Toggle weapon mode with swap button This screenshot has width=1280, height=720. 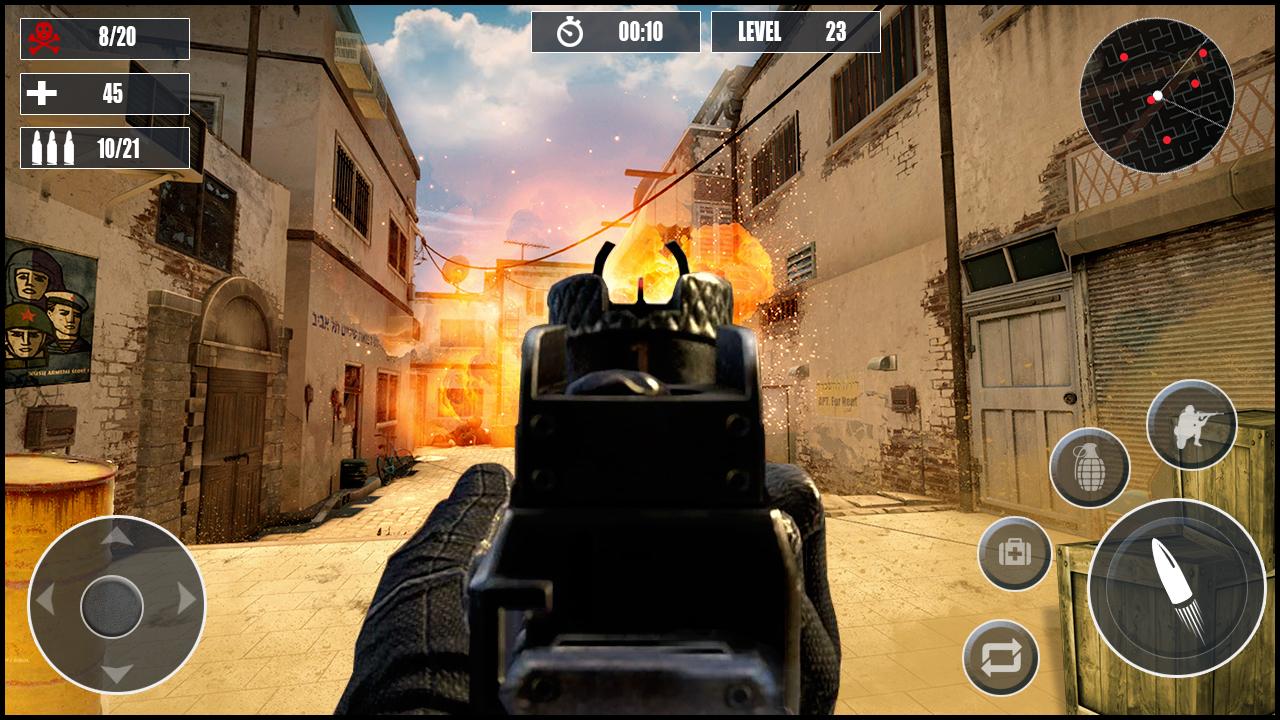coord(1000,655)
